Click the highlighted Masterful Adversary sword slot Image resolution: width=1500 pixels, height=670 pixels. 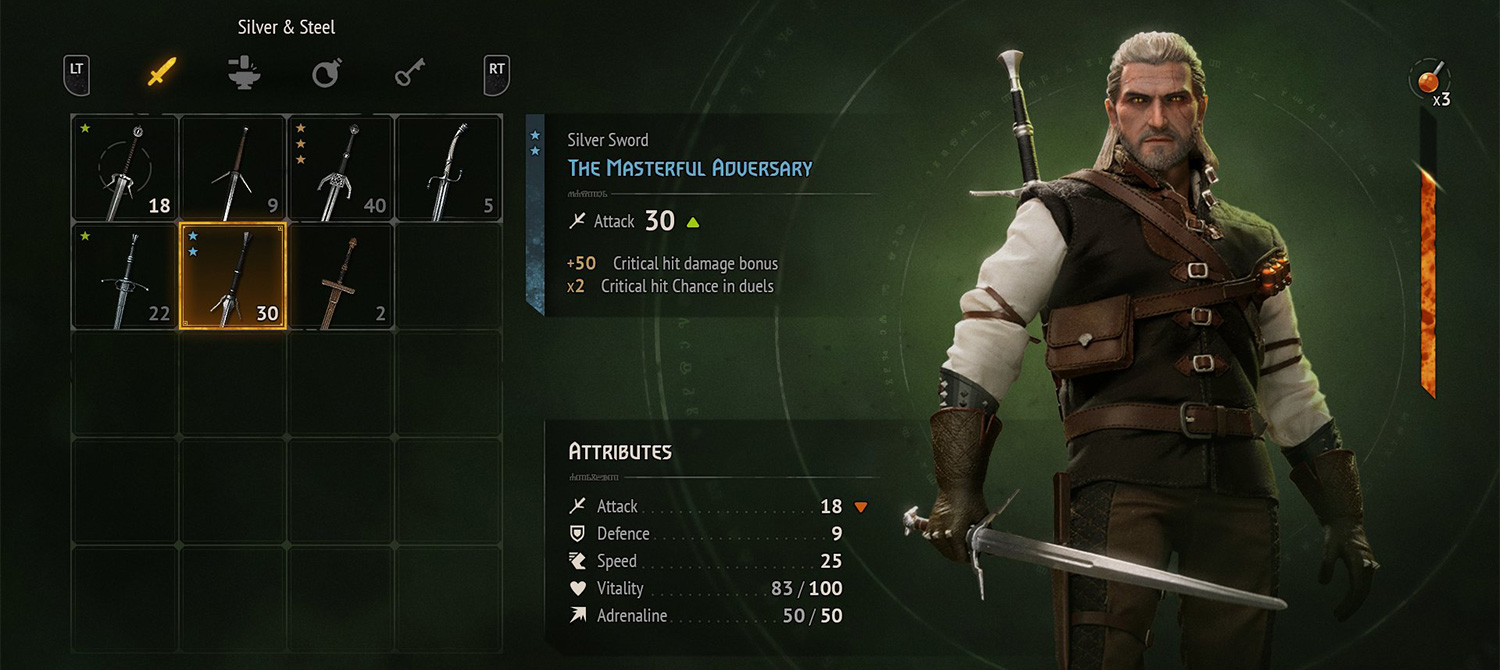233,276
